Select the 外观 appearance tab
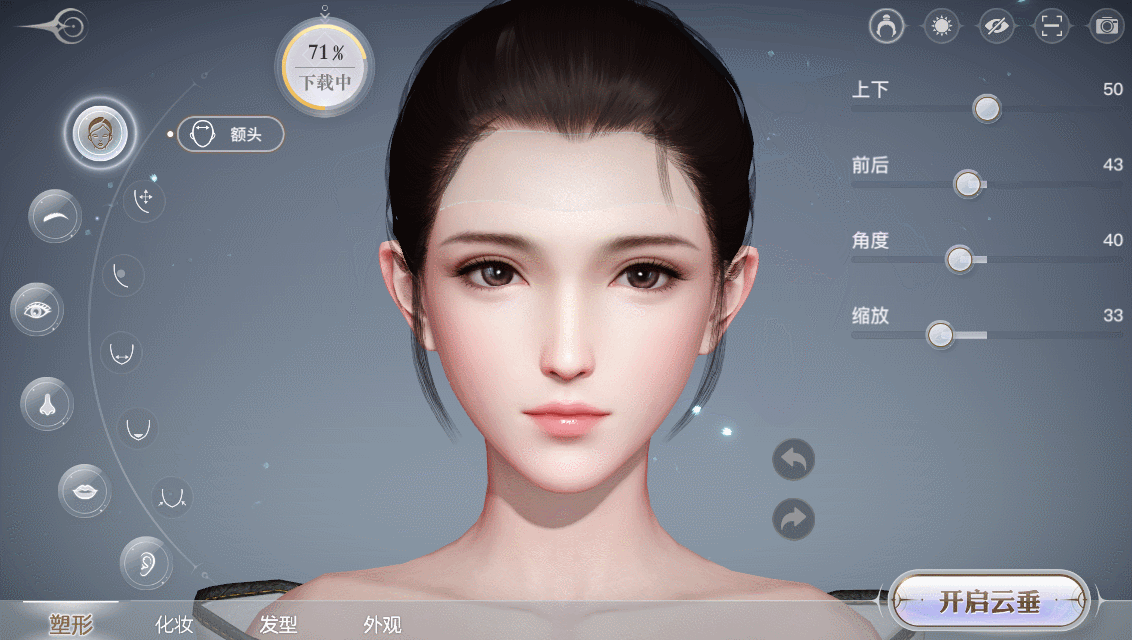1132x640 pixels. [382, 625]
